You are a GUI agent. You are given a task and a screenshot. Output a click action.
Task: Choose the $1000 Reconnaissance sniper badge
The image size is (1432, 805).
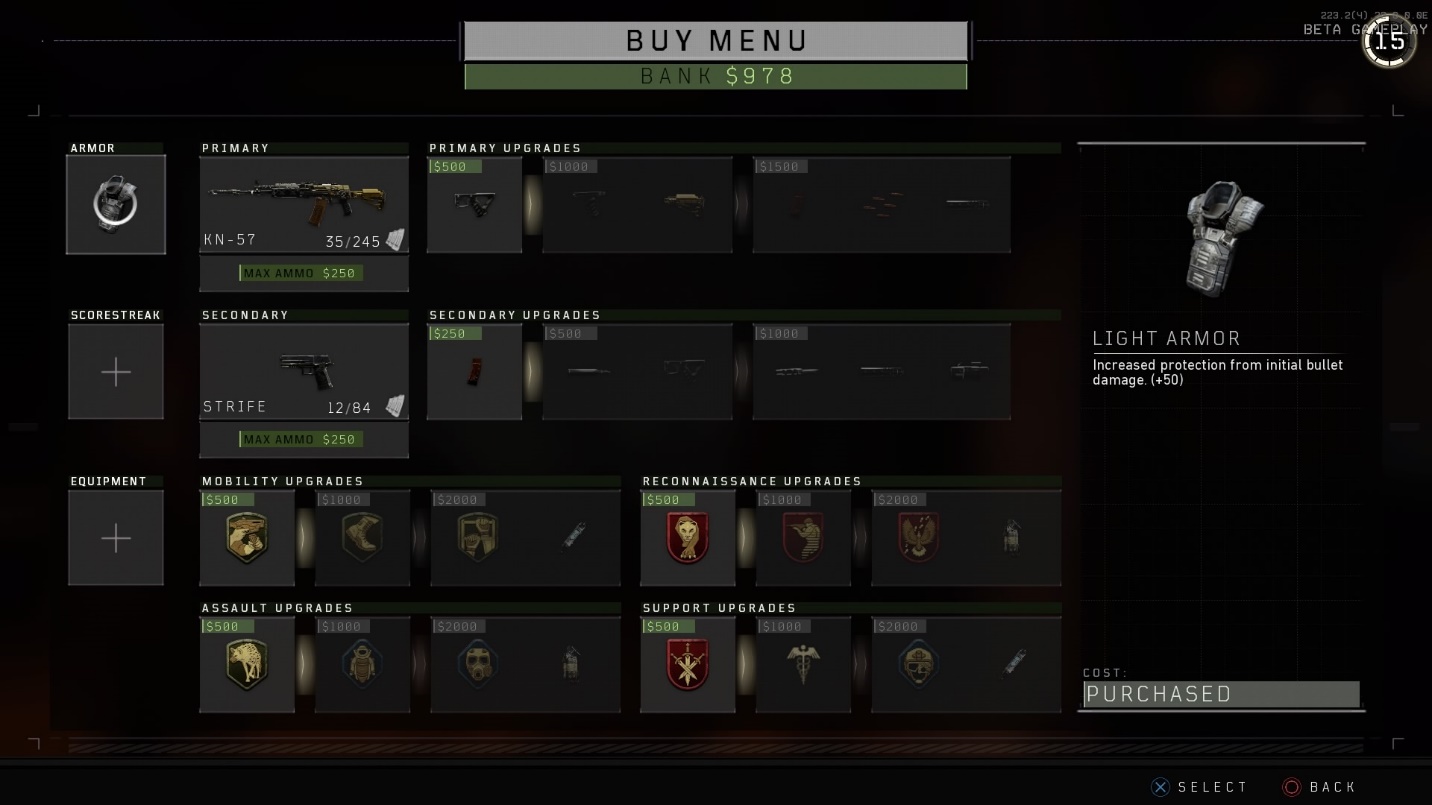(x=804, y=538)
